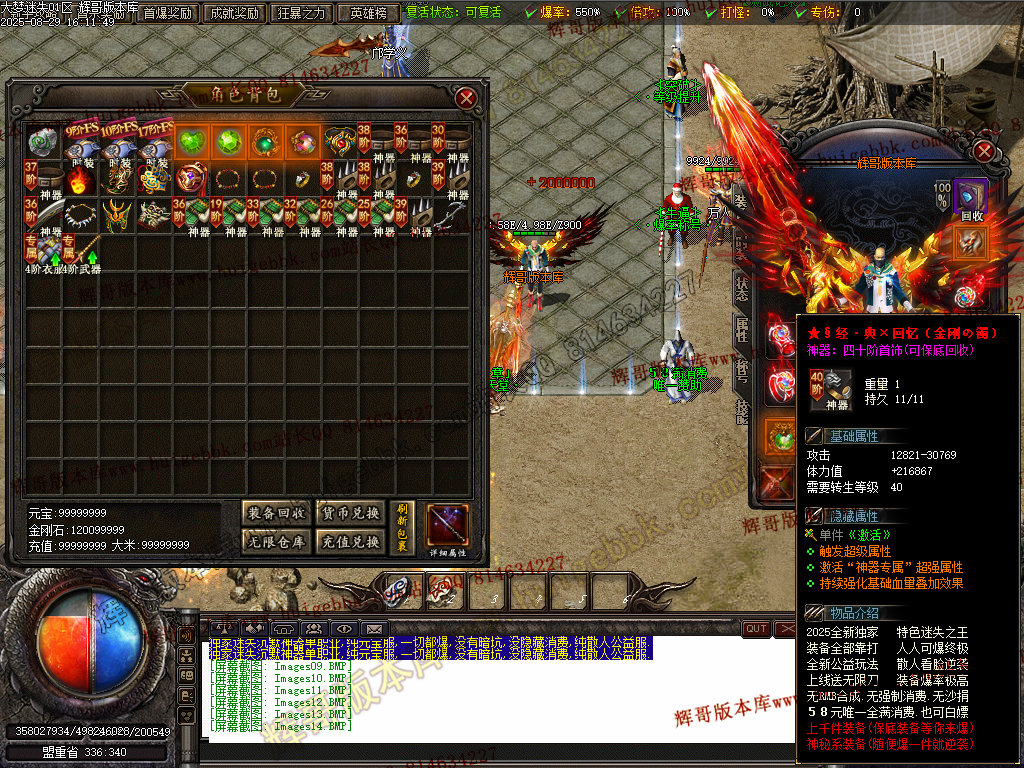This screenshot has width=1024, height=768.
Task: Open the 成就奖励 achievement rewards
Action: (x=234, y=13)
